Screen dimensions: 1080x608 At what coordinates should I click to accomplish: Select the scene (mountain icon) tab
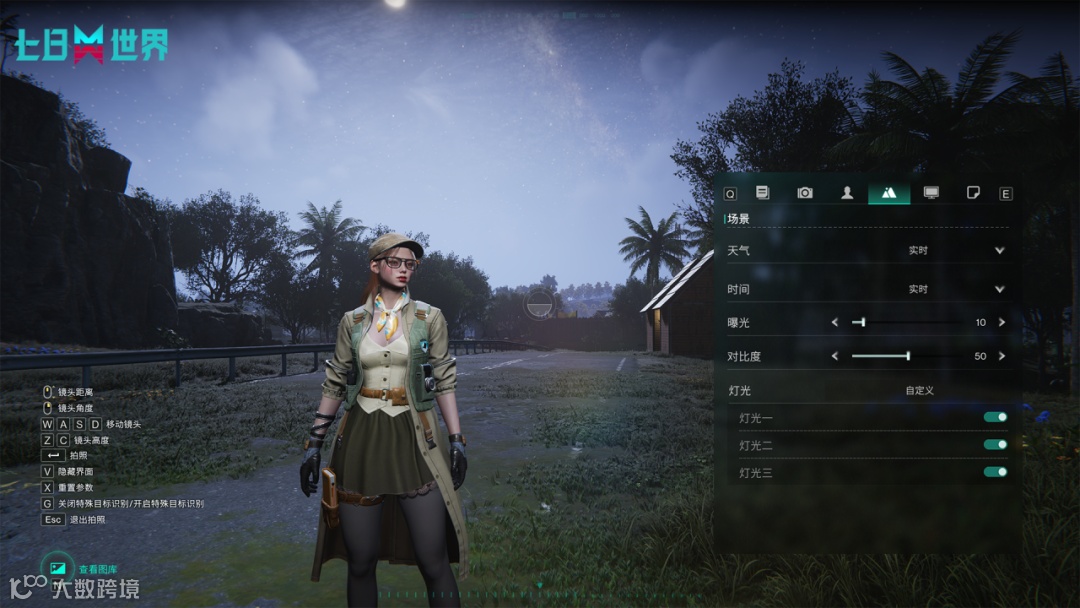(x=889, y=193)
